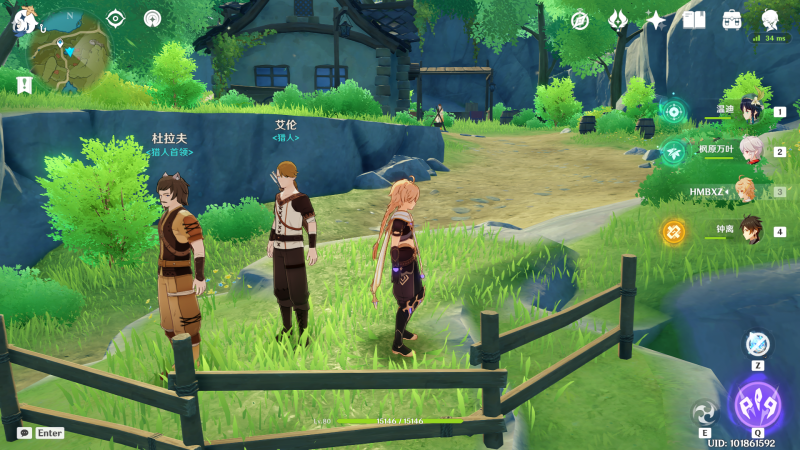Switch to party member 枫原万叶
Viewport: 800px width, 450px height.
(x=750, y=152)
